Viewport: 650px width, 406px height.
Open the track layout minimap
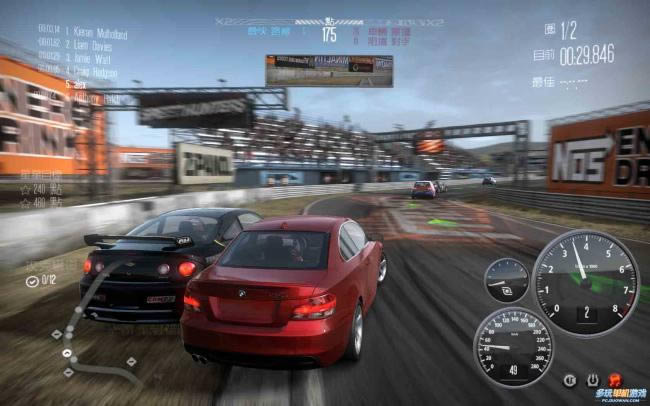point(94,320)
